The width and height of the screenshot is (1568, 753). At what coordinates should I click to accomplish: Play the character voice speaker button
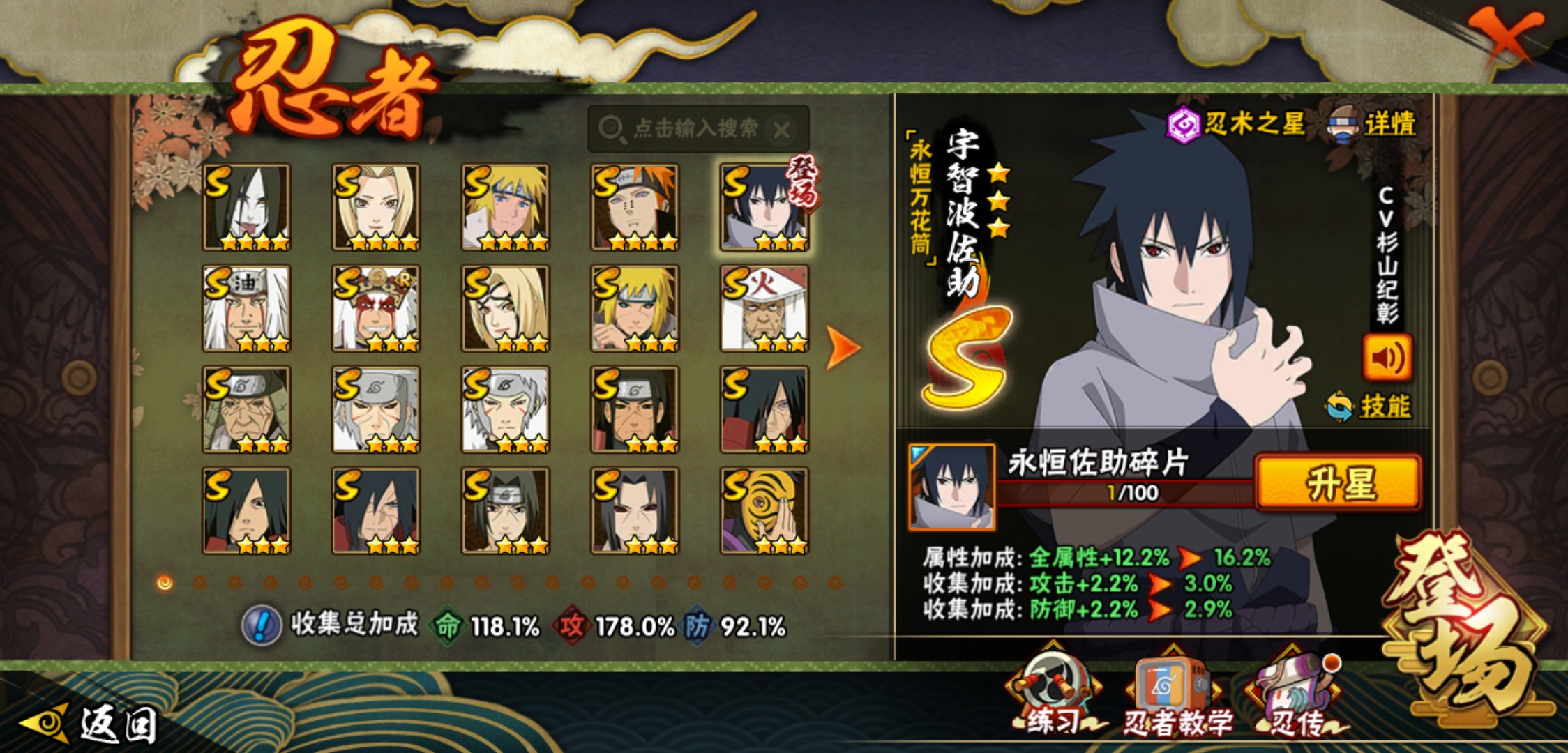coord(1387,358)
